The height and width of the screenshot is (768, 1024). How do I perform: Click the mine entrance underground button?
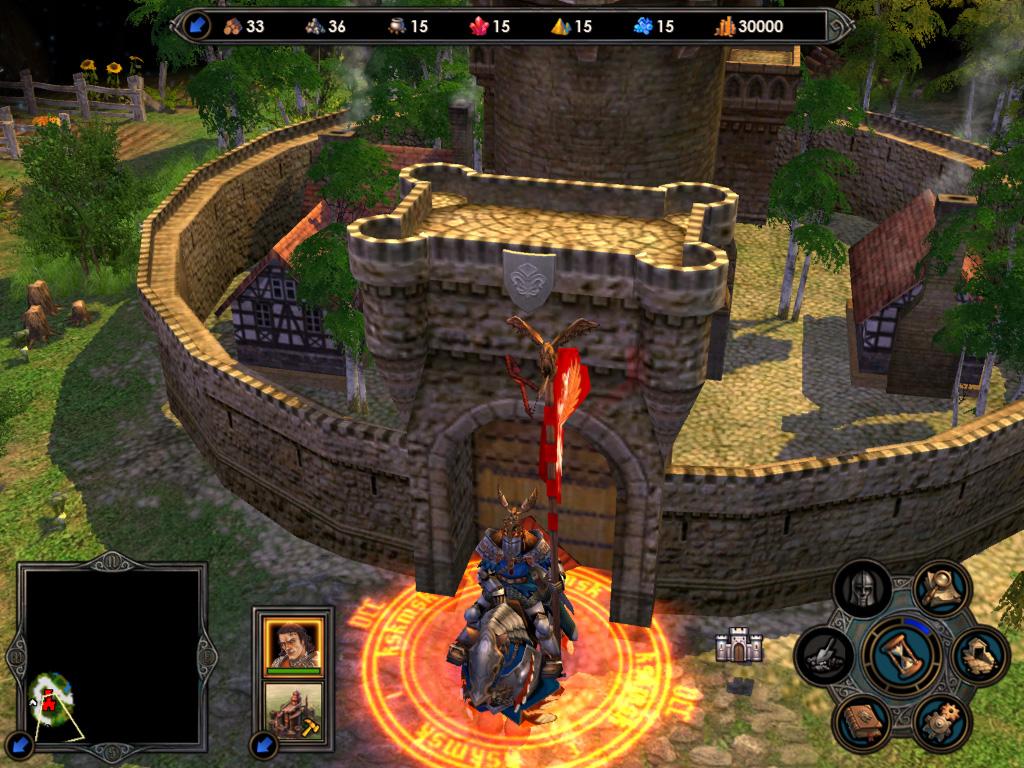pos(978,655)
